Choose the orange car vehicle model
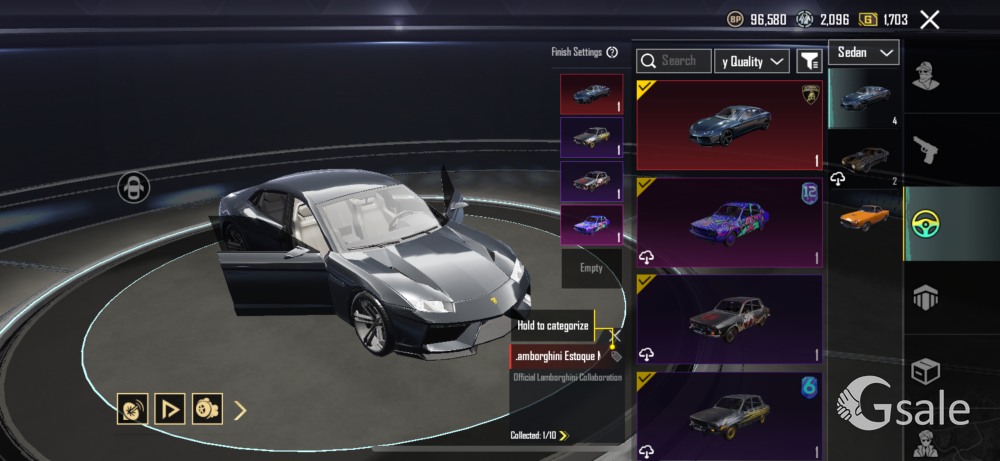The image size is (1000, 461). [x=865, y=215]
